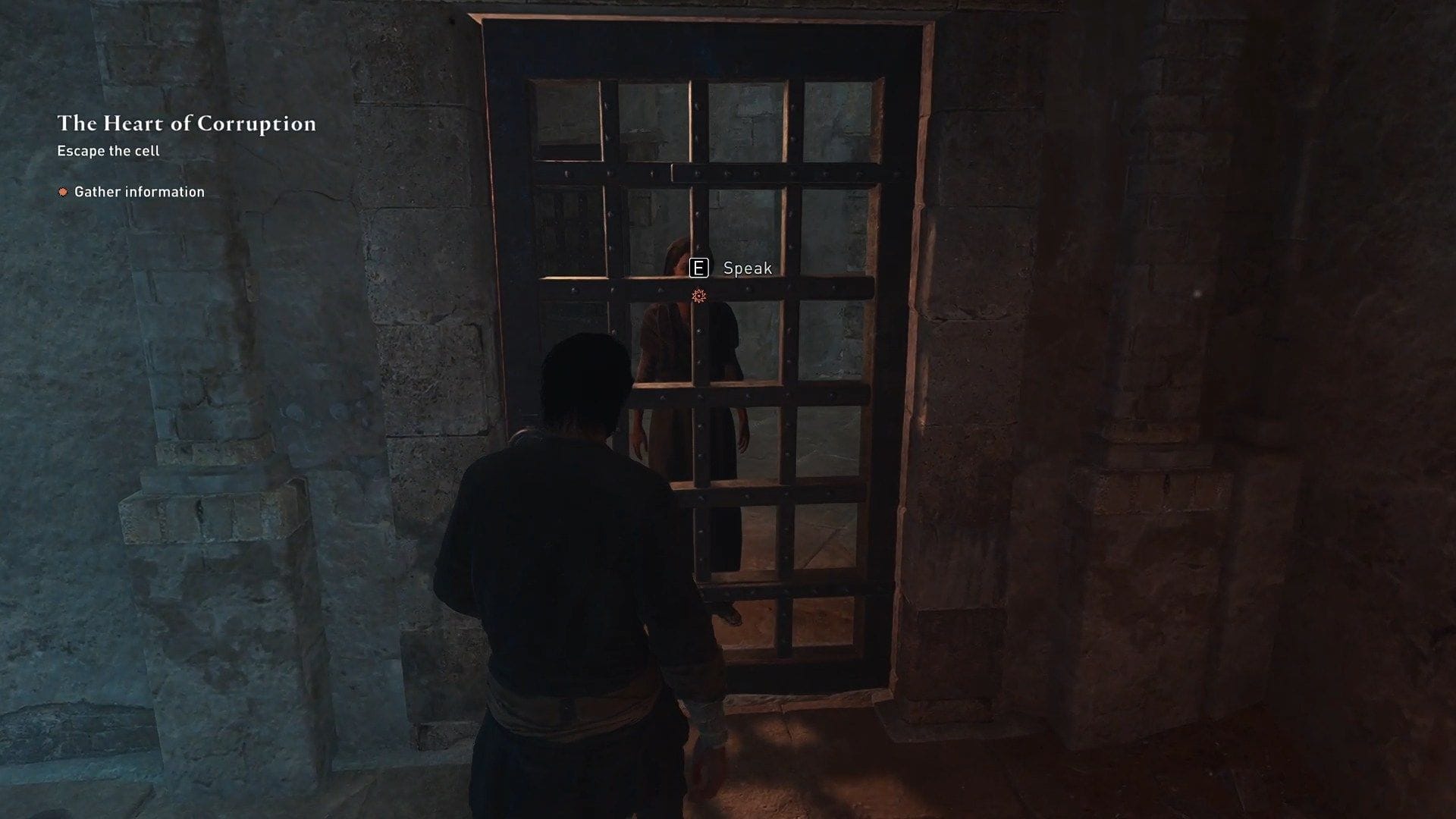Click the boxed E prompt beside Speak

coord(699,268)
